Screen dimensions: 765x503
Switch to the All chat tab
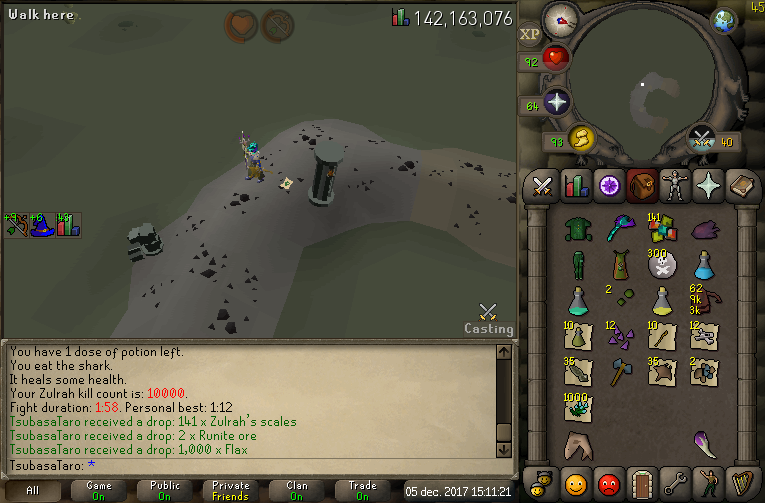point(33,490)
